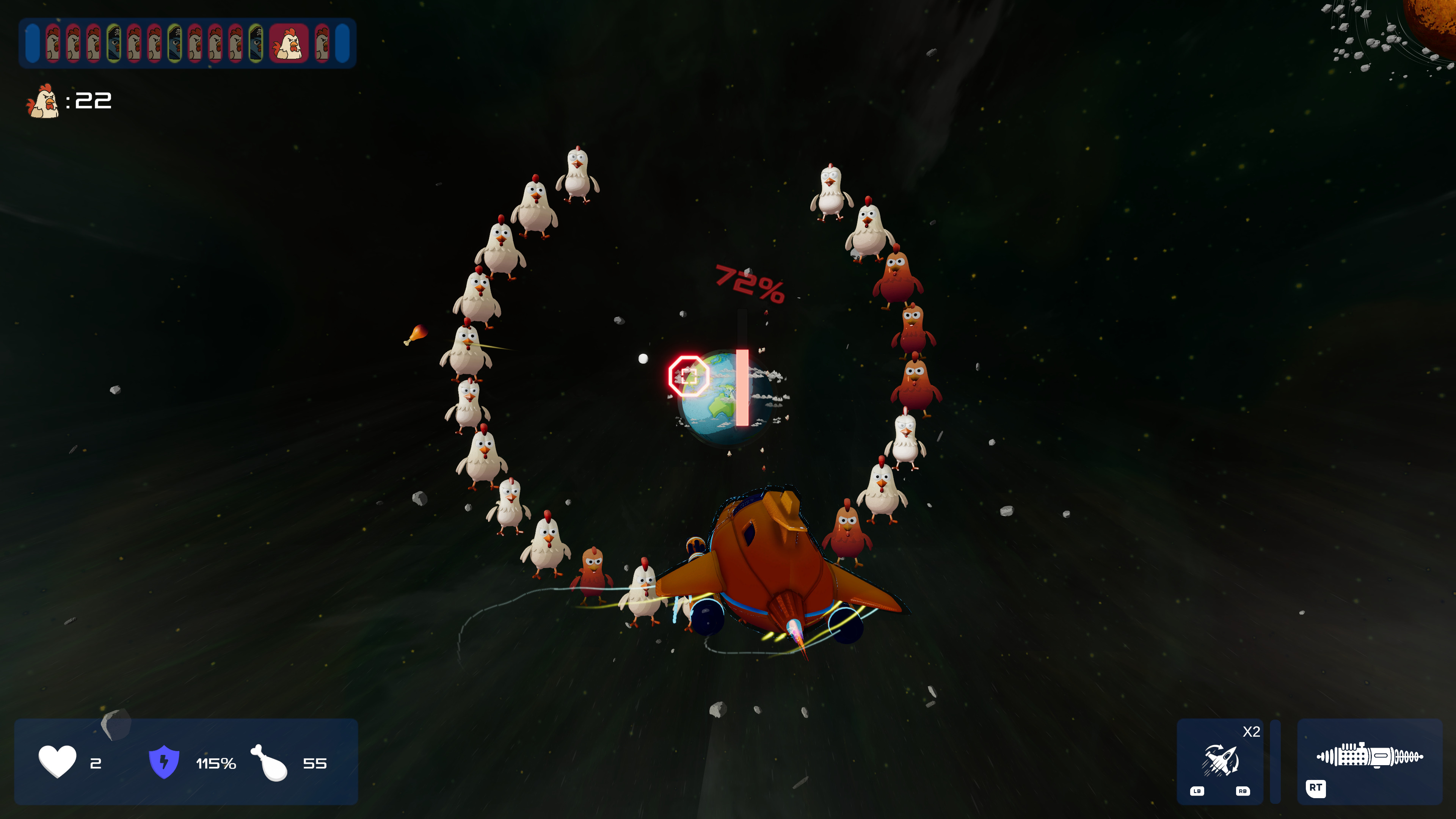Activate the rocket missile special ability
This screenshot has height=819, width=1456.
click(1220, 759)
